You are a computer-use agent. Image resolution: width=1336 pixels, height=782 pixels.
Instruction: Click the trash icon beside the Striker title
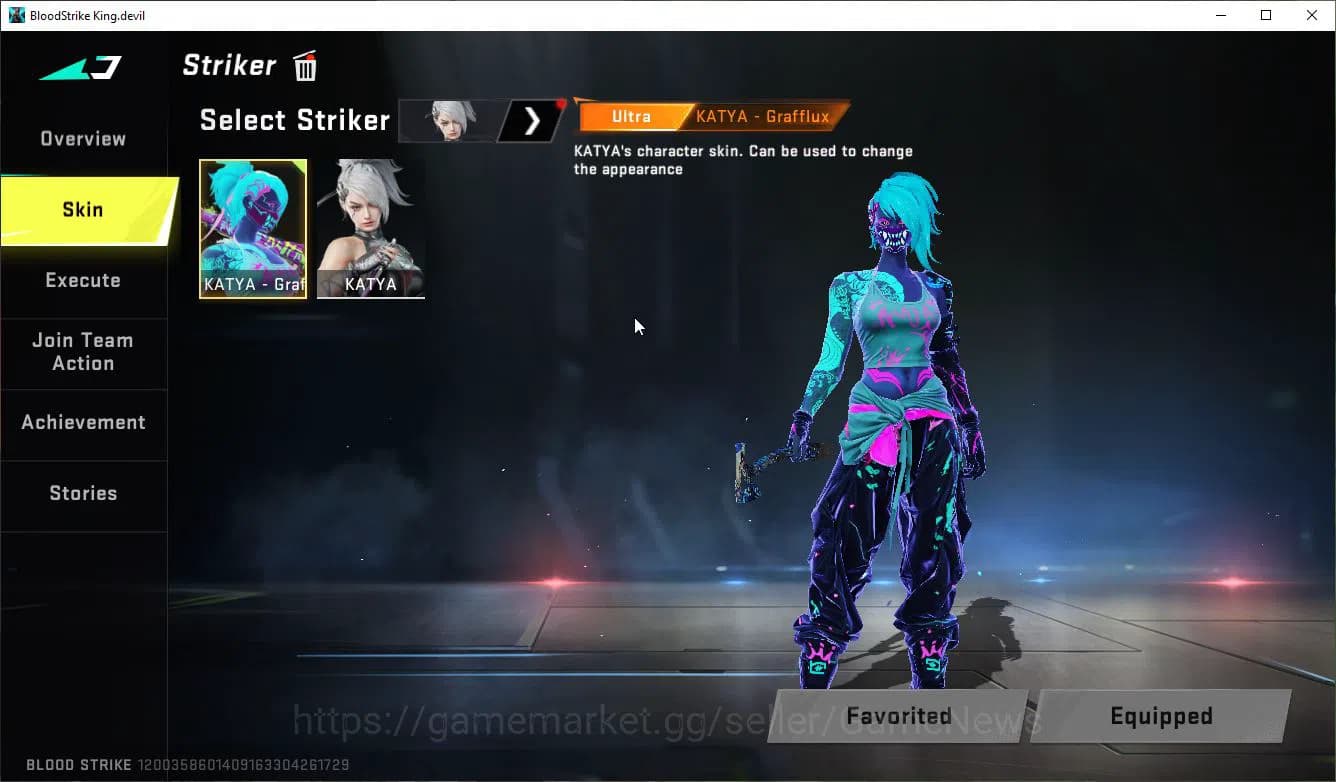[304, 65]
